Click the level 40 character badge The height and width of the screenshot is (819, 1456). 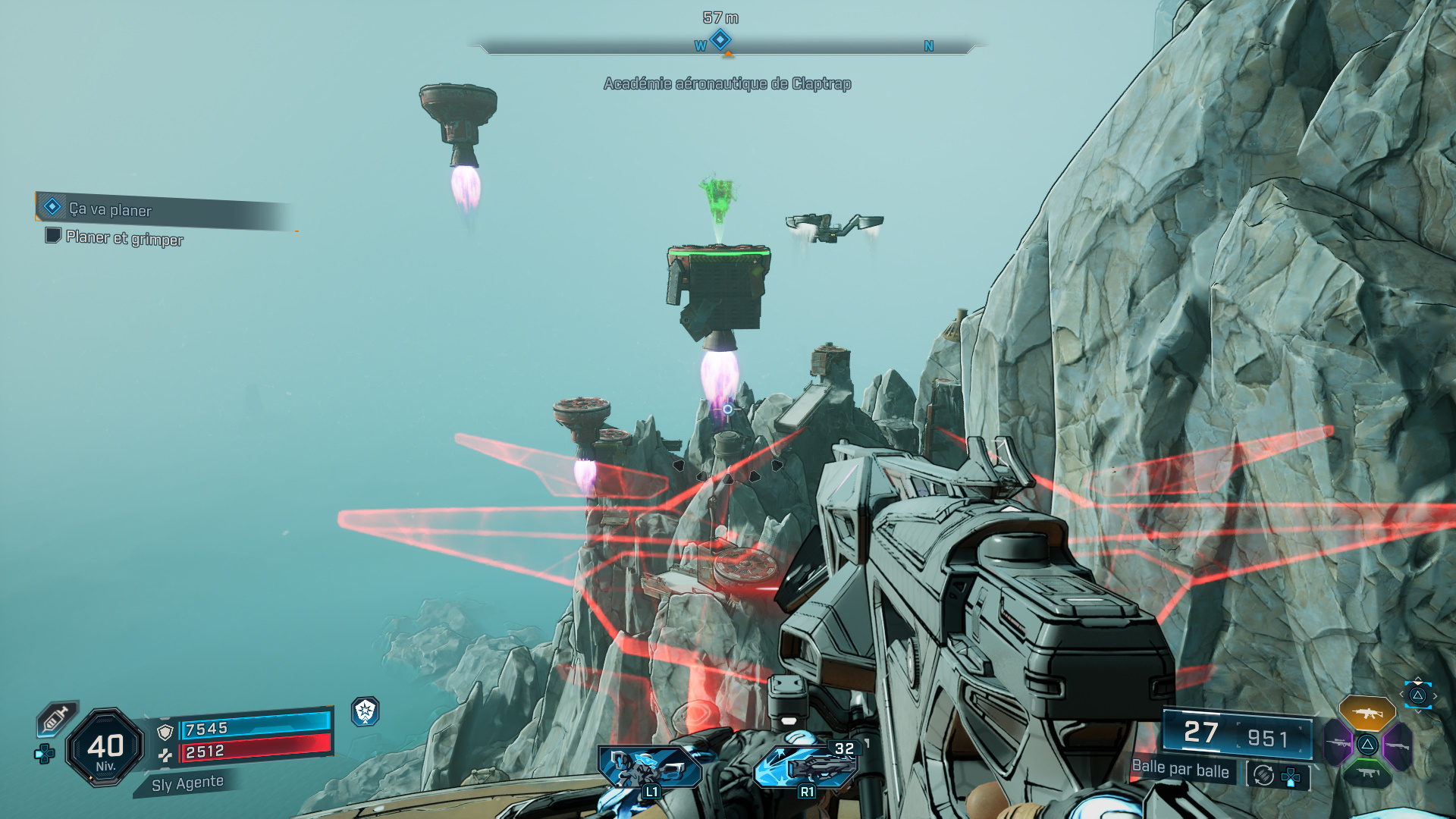(105, 748)
